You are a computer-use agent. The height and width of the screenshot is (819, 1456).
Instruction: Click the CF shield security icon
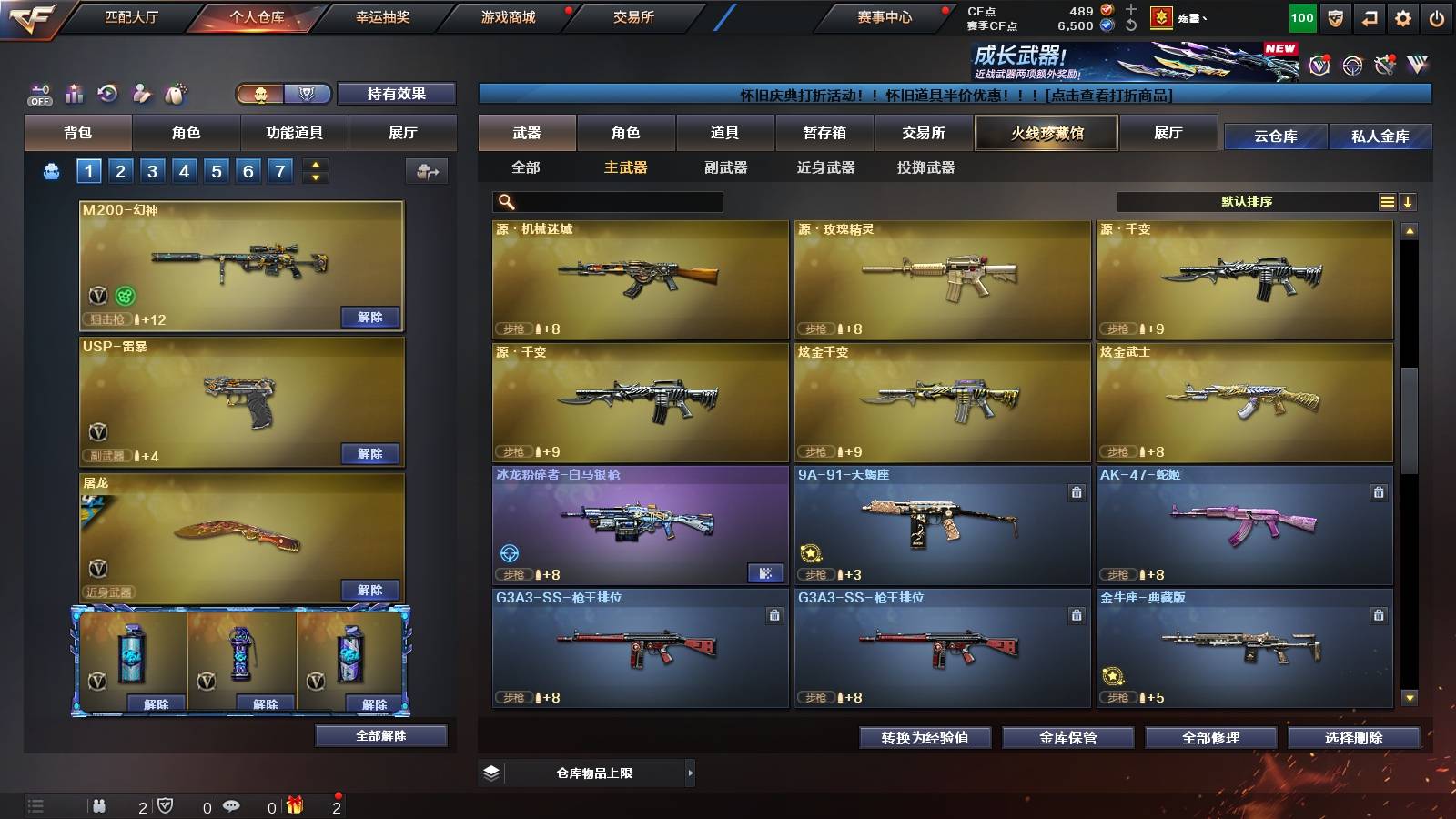(x=1335, y=18)
